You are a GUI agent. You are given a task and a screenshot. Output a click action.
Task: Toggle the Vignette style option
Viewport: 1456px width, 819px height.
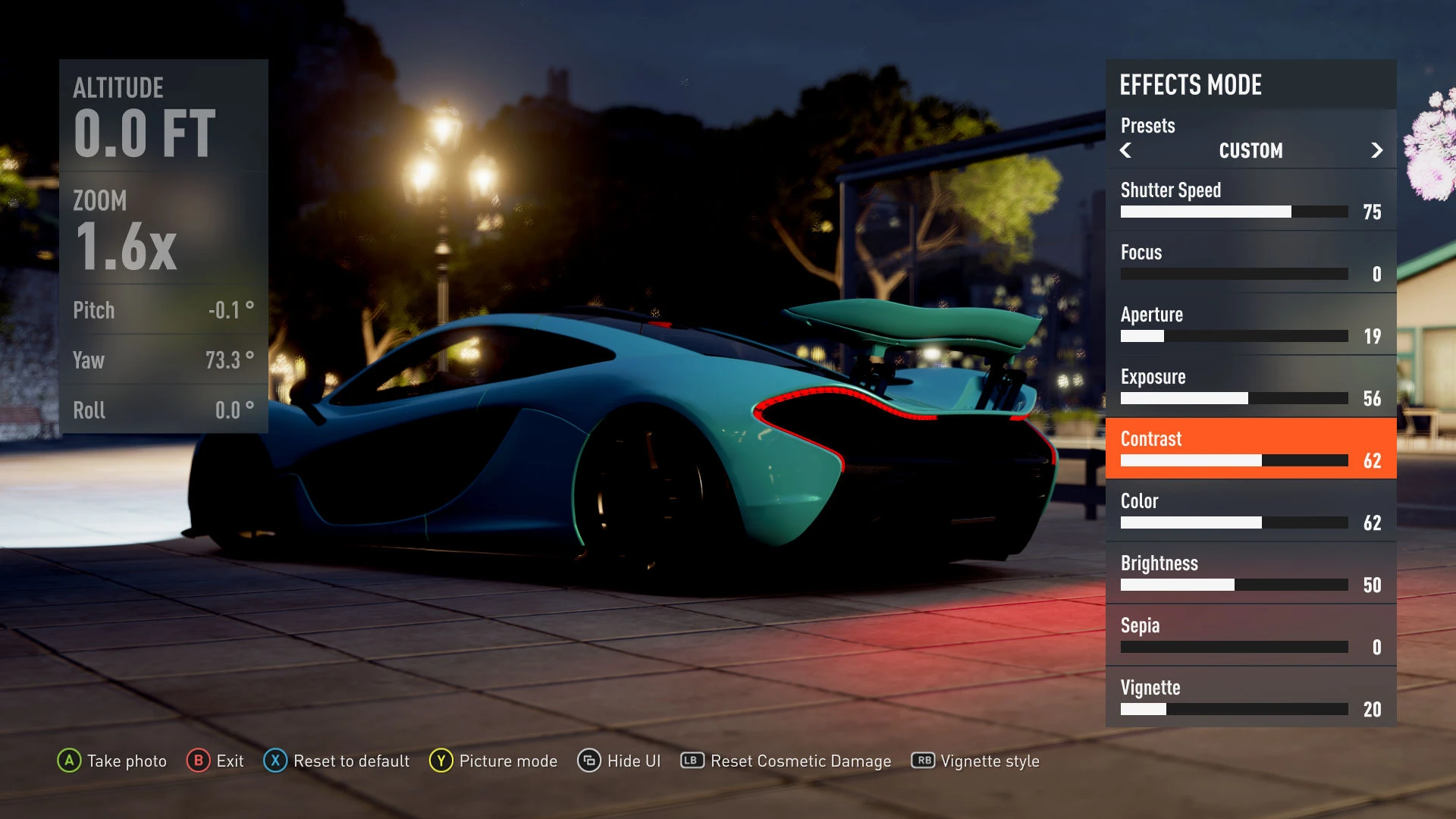coord(975,761)
